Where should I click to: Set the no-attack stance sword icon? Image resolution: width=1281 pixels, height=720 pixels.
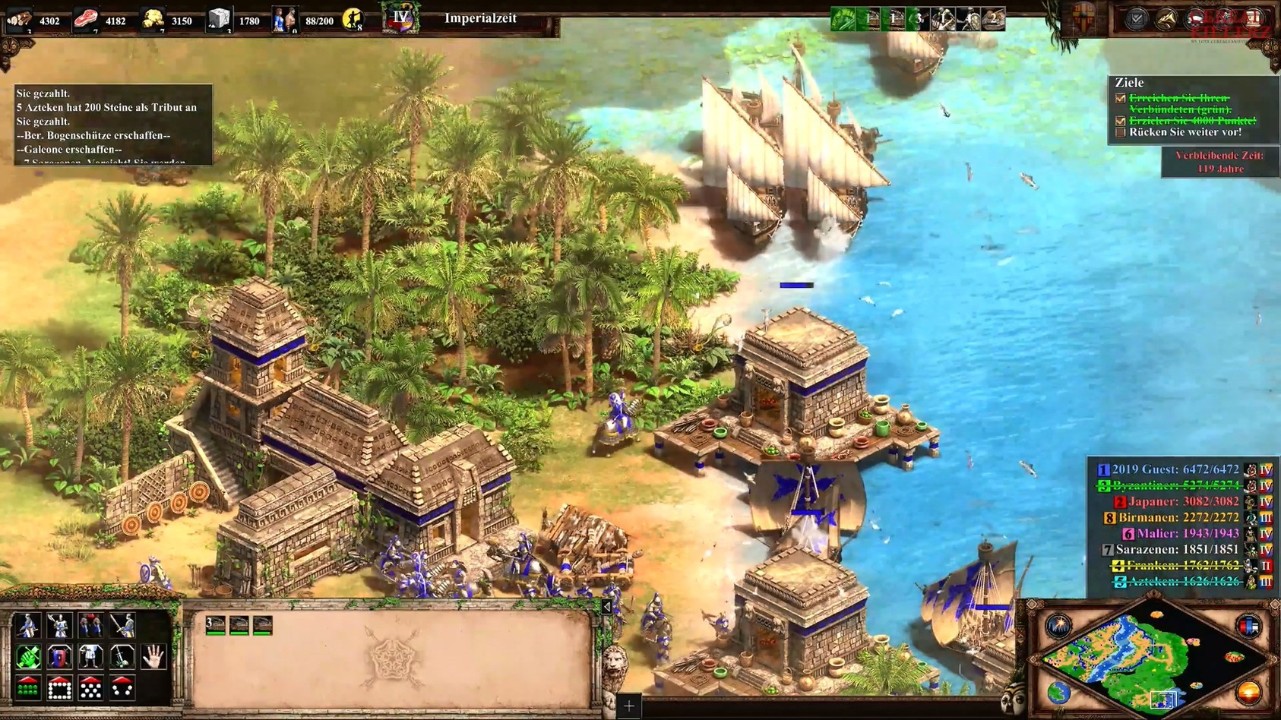click(122, 657)
